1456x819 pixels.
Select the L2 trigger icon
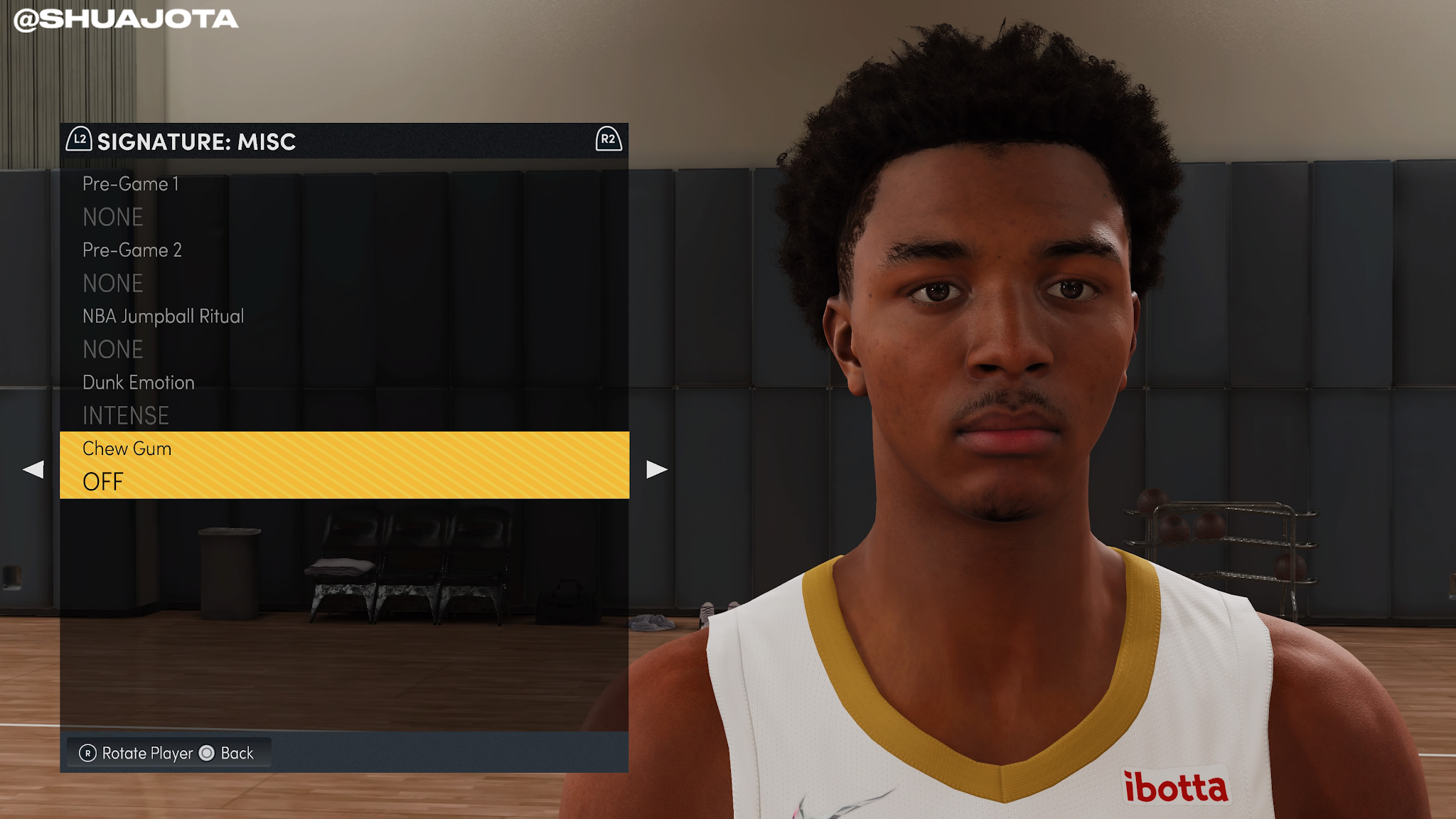[x=80, y=141]
